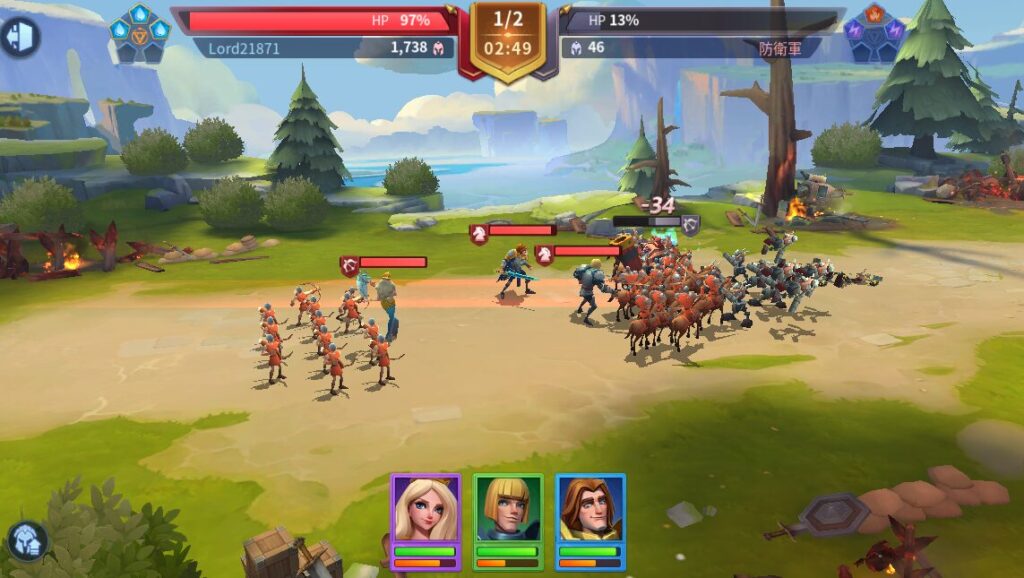Select the blonde princess hero portrait

point(425,510)
